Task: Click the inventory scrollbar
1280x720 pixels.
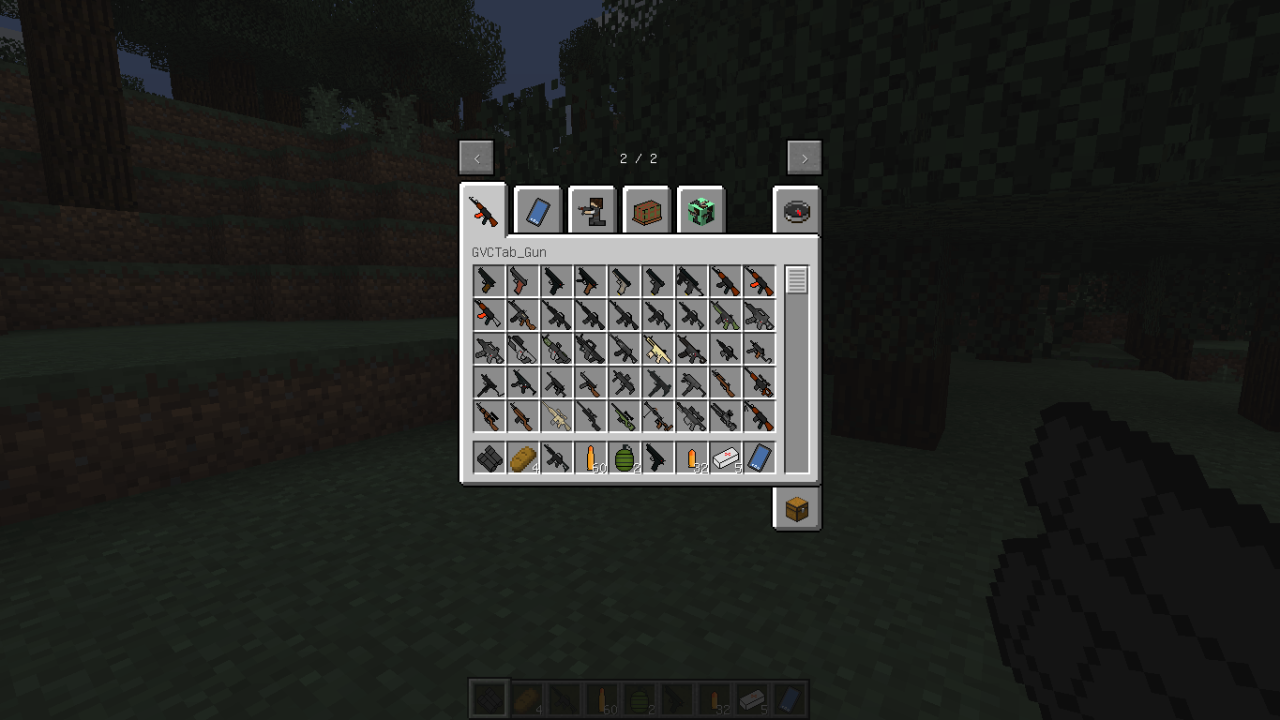Action: pyautogui.click(x=795, y=280)
